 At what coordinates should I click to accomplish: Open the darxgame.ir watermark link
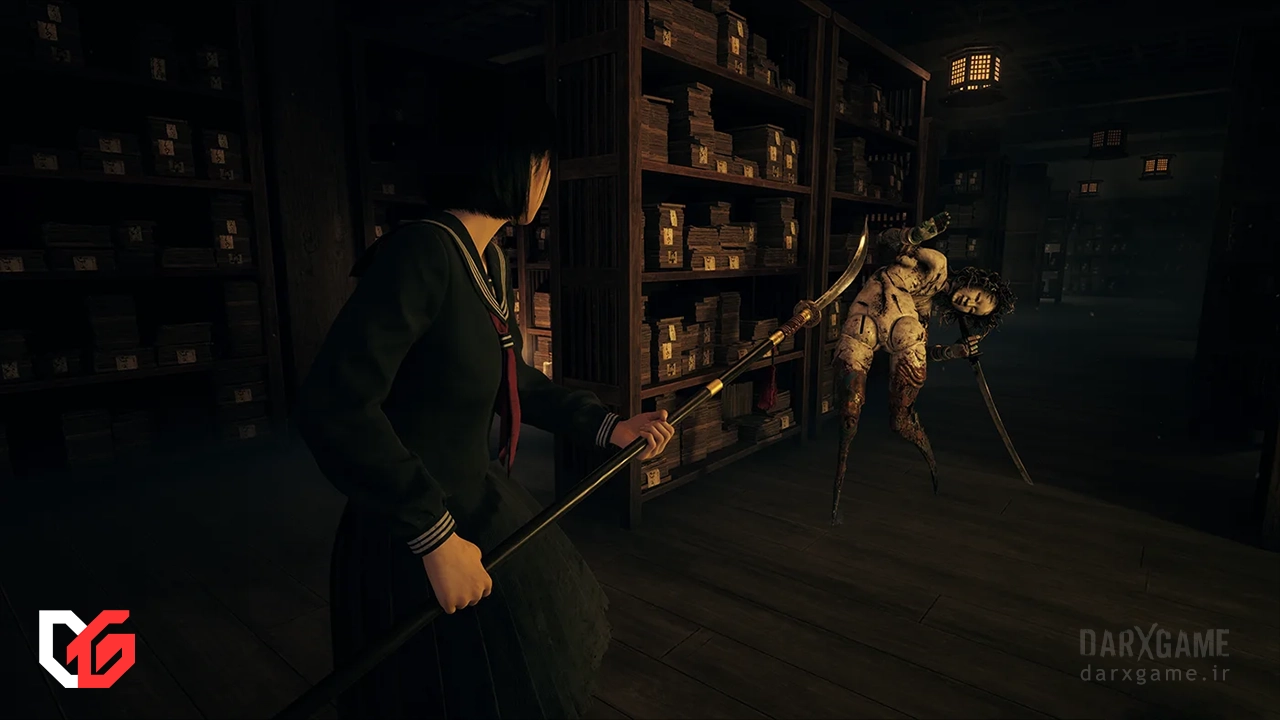(1154, 673)
